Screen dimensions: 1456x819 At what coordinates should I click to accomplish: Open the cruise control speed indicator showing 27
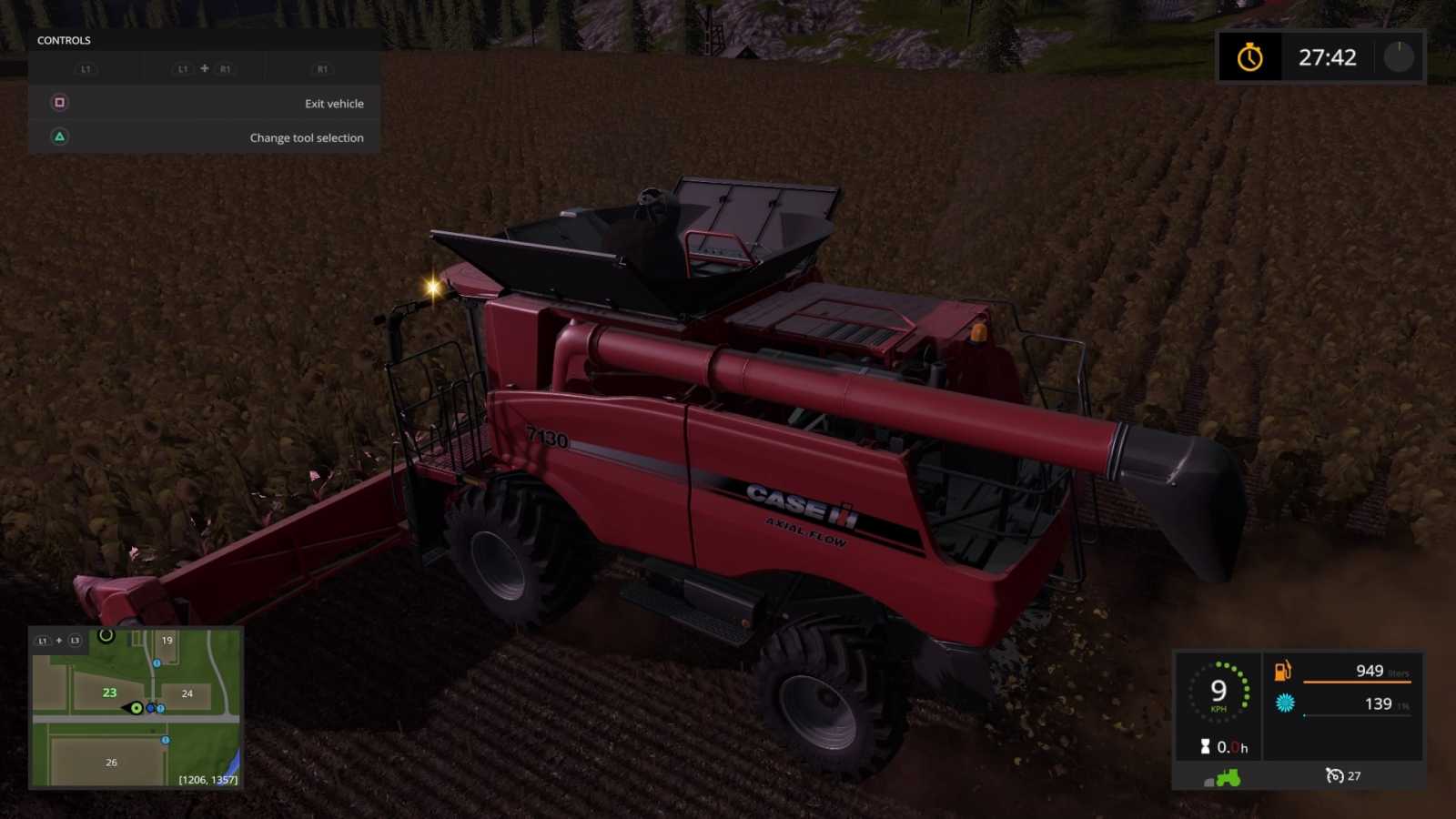(1344, 776)
